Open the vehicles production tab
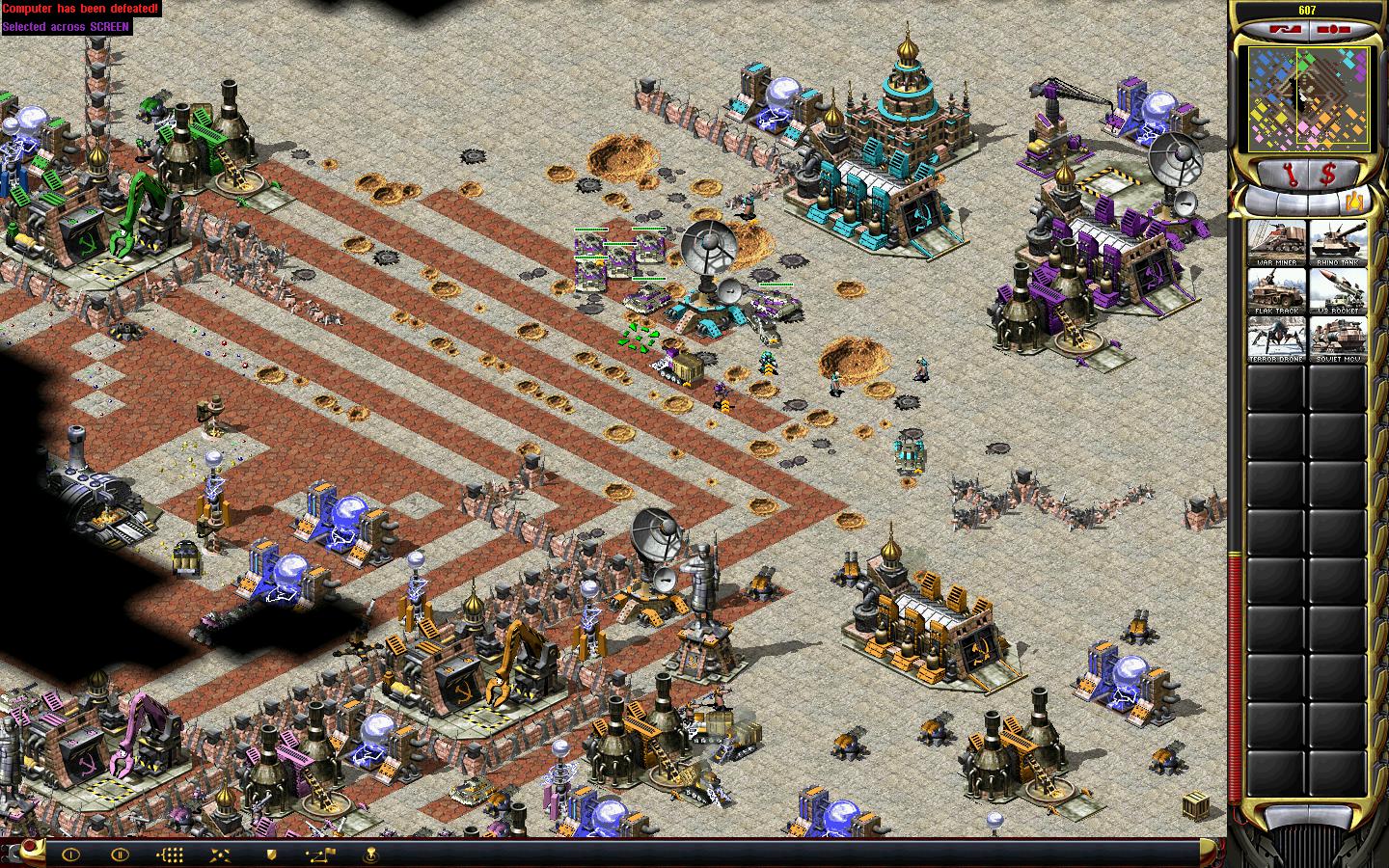This screenshot has width=1389, height=868. click(x=1352, y=202)
